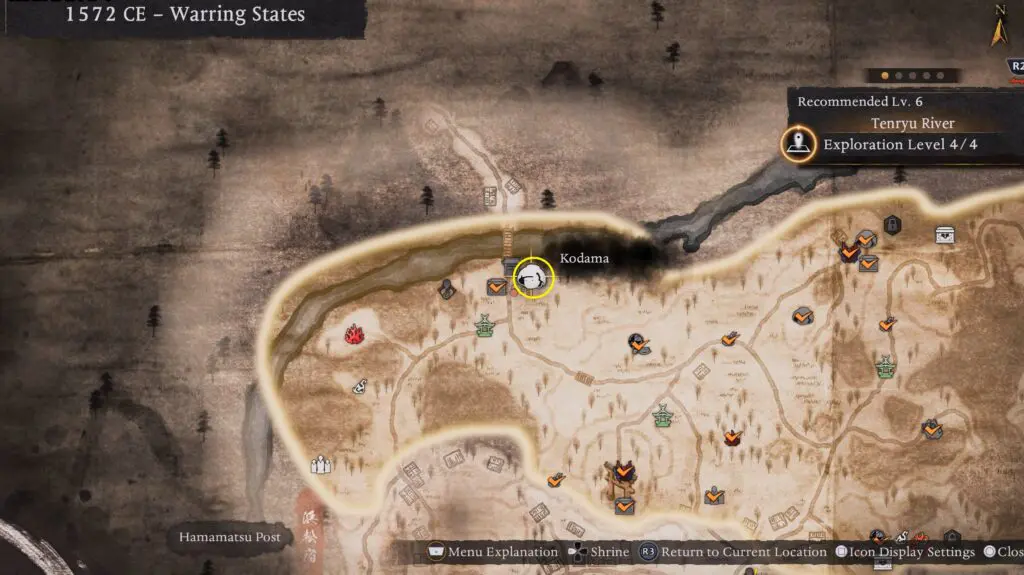This screenshot has width=1024, height=575.
Task: Choose the white sake jar marker
Action: click(x=359, y=387)
